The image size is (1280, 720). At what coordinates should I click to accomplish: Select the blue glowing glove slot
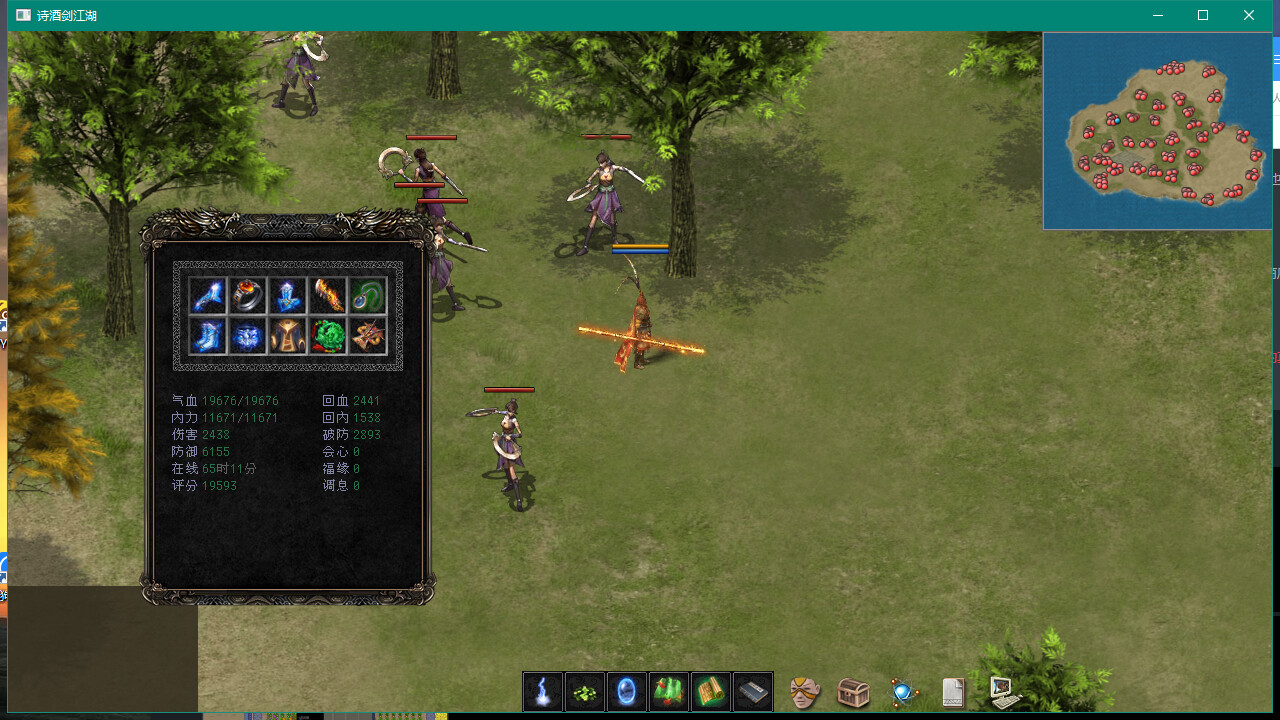(x=208, y=296)
